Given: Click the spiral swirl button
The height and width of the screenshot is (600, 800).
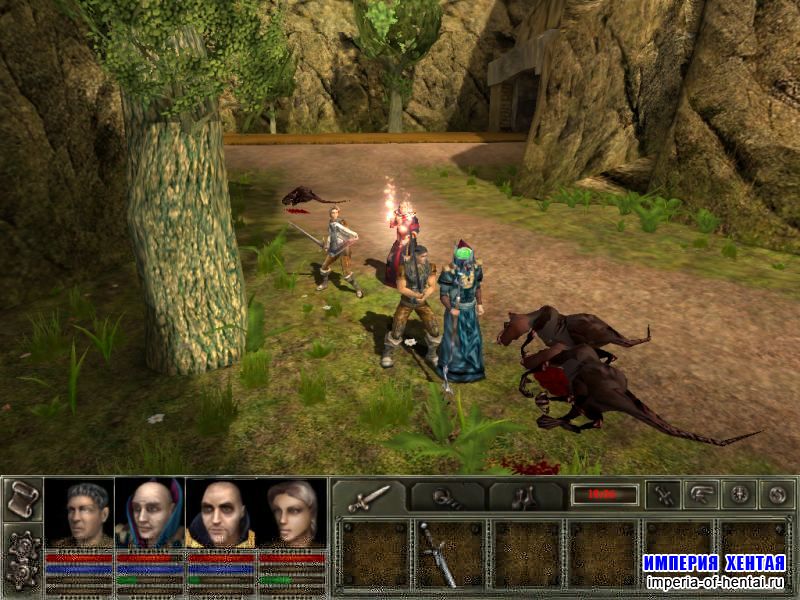Looking at the screenshot, I should pos(776,494).
